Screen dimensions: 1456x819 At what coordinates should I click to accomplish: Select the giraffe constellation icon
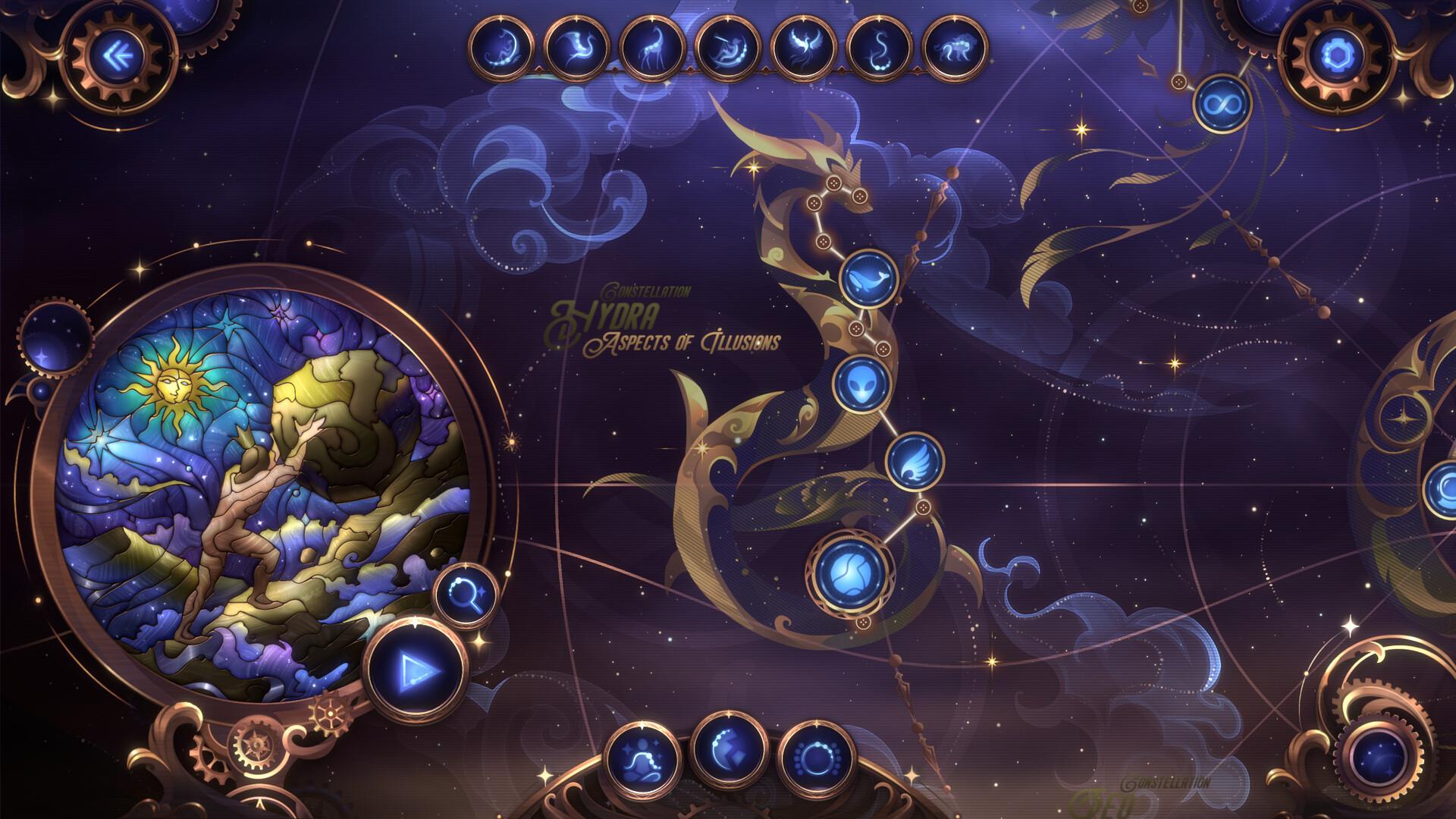click(x=652, y=47)
